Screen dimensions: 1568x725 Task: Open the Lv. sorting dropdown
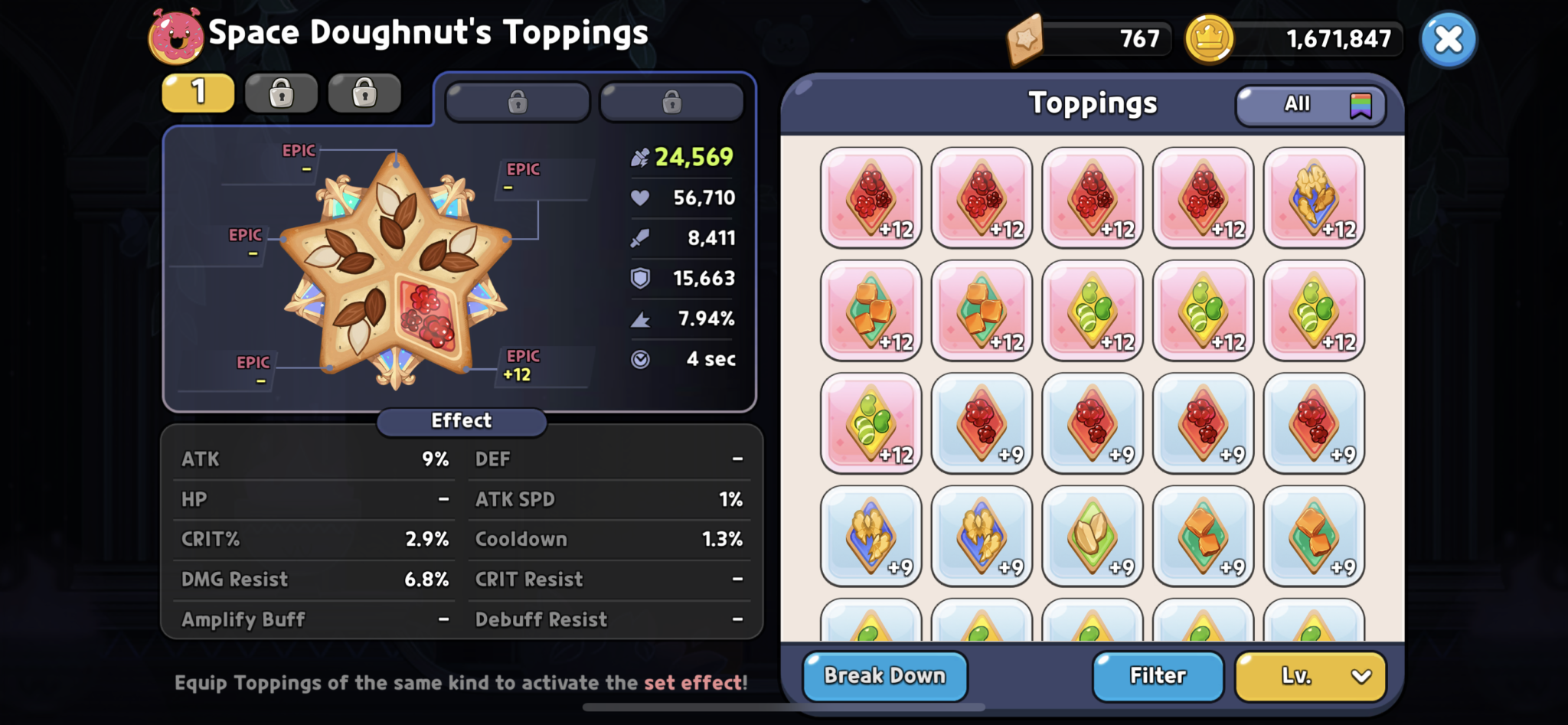[1310, 675]
